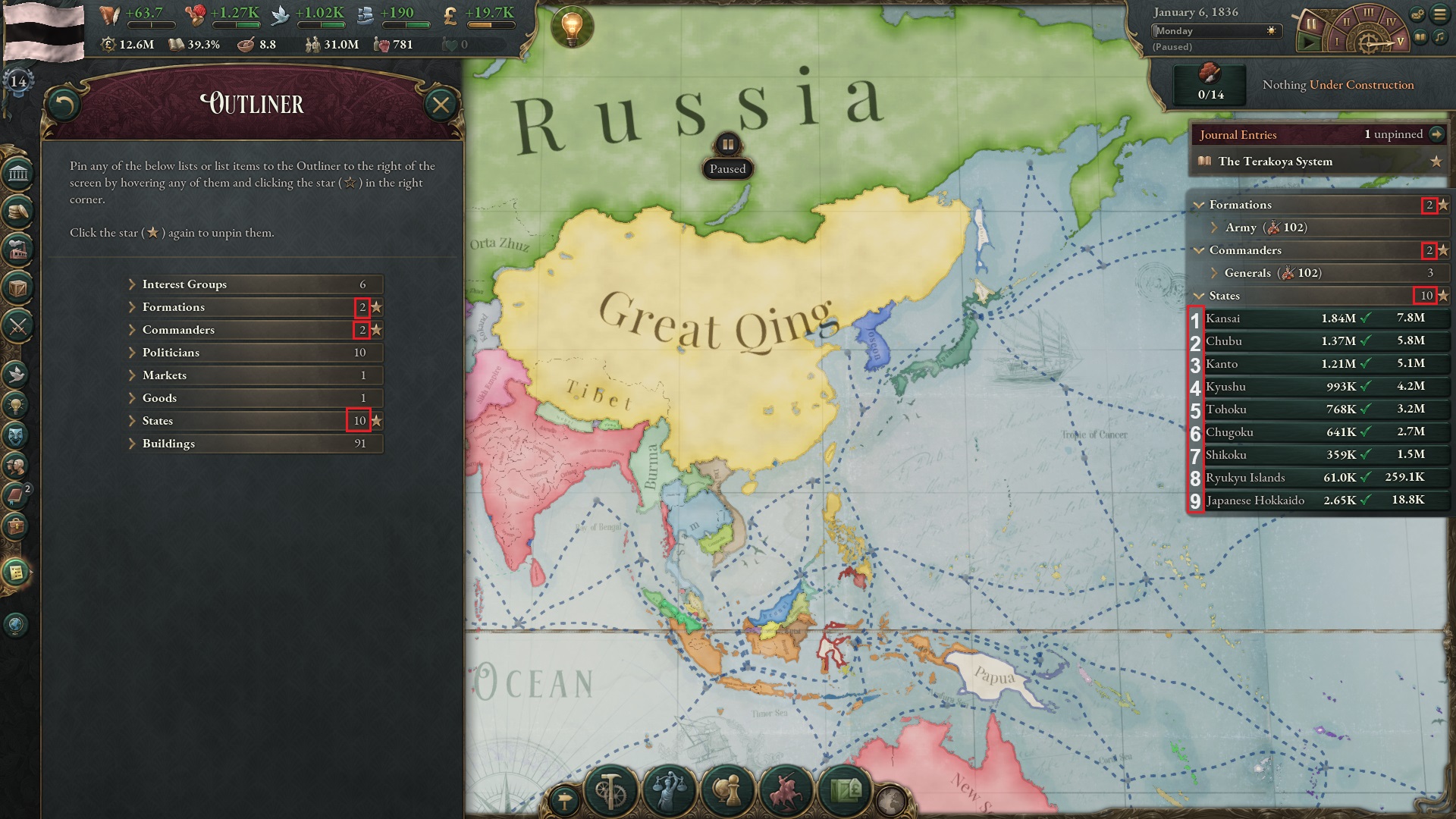This screenshot has width=1456, height=819.
Task: Open the game menu (hamburger icon top right)
Action: point(1439,13)
